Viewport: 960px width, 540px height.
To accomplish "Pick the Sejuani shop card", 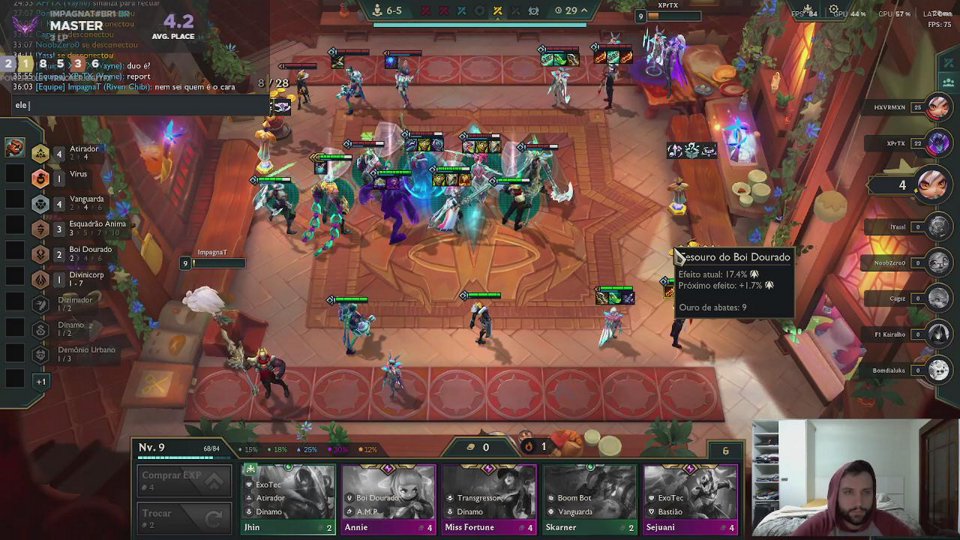I will [690, 498].
